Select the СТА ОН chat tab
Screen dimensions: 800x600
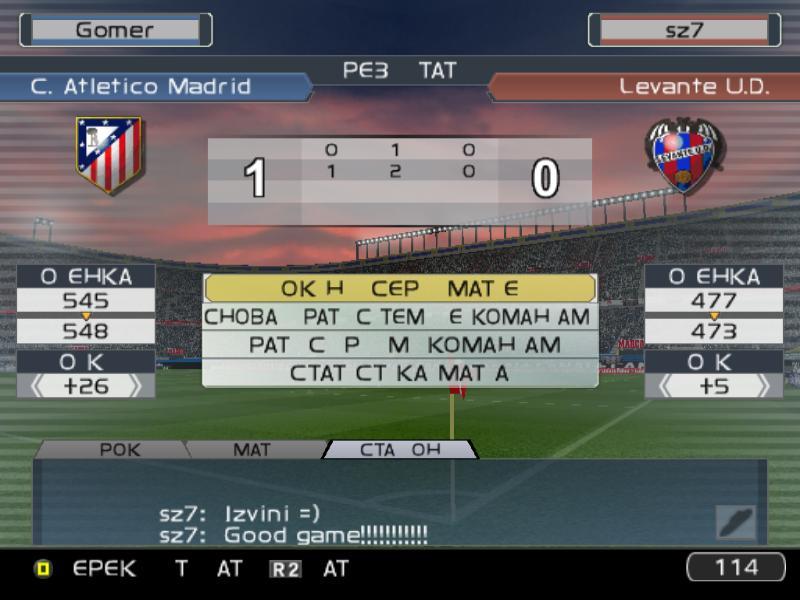point(400,450)
